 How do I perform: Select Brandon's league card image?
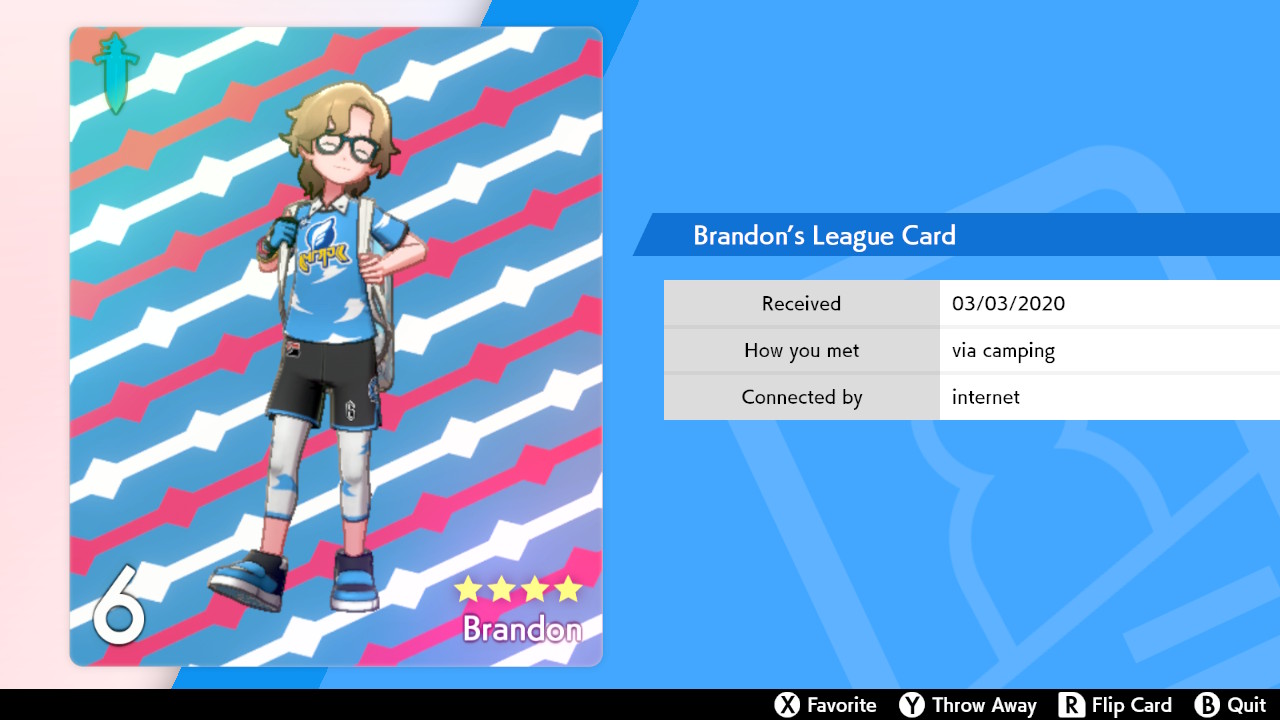(x=336, y=346)
